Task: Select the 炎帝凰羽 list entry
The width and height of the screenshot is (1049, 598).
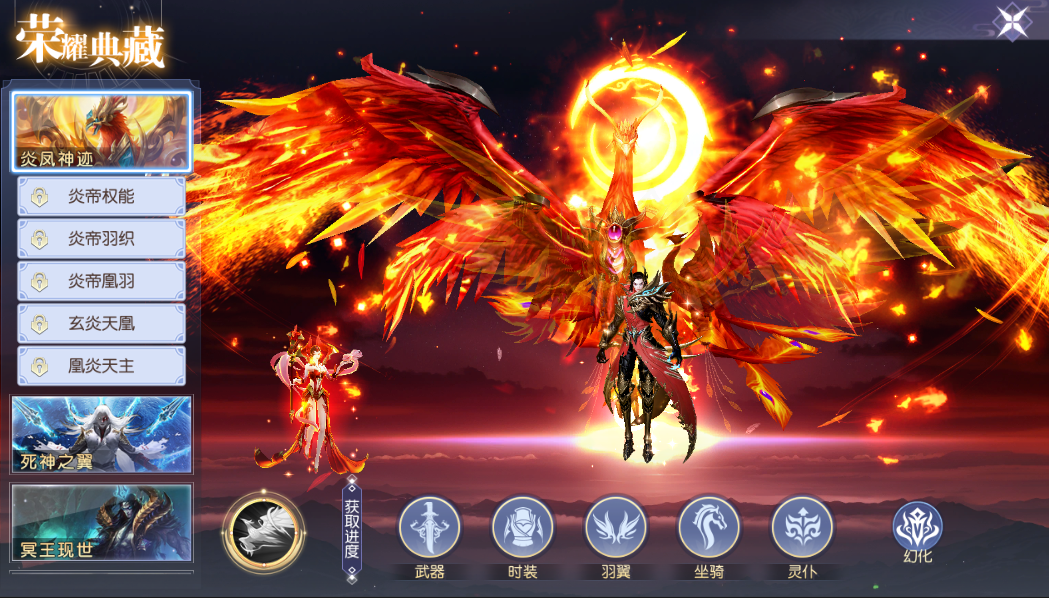Action: [x=101, y=282]
